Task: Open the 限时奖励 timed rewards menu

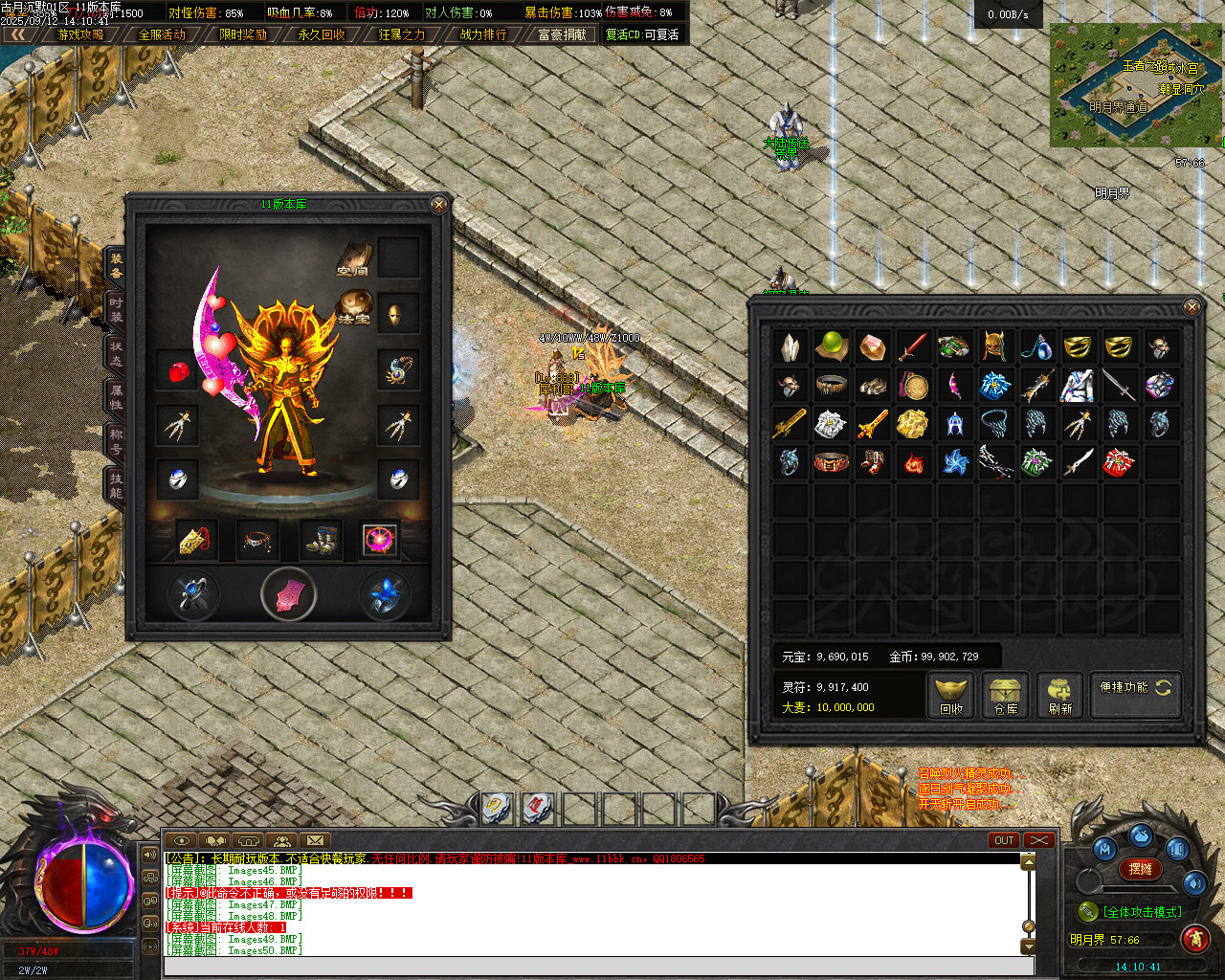Action: 243,34
